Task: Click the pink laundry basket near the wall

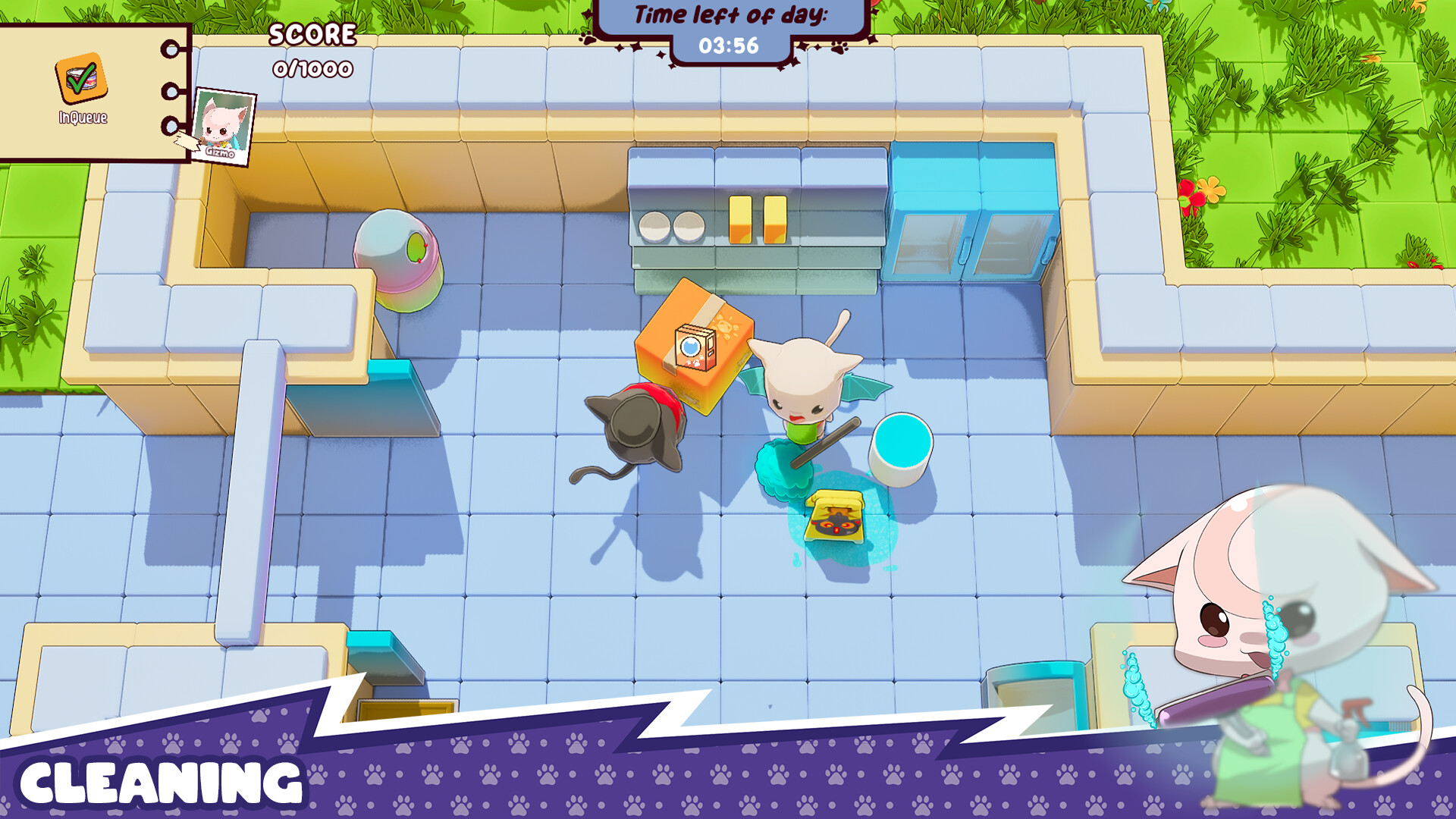Action: coord(398,262)
